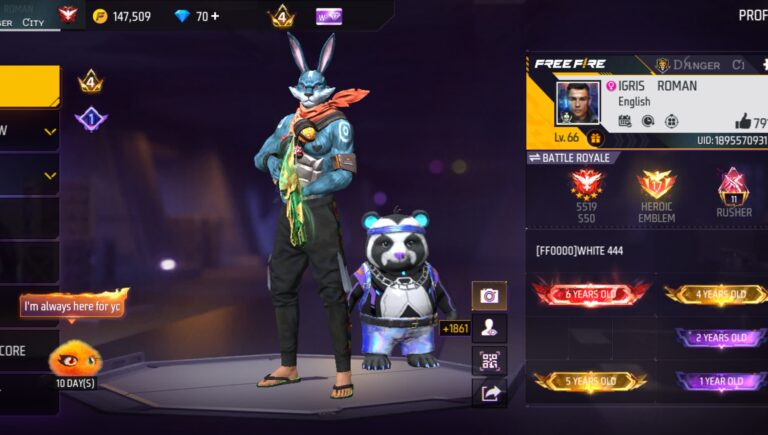Add diamonds with the plus button
This screenshot has height=435, width=768.
click(x=215, y=16)
